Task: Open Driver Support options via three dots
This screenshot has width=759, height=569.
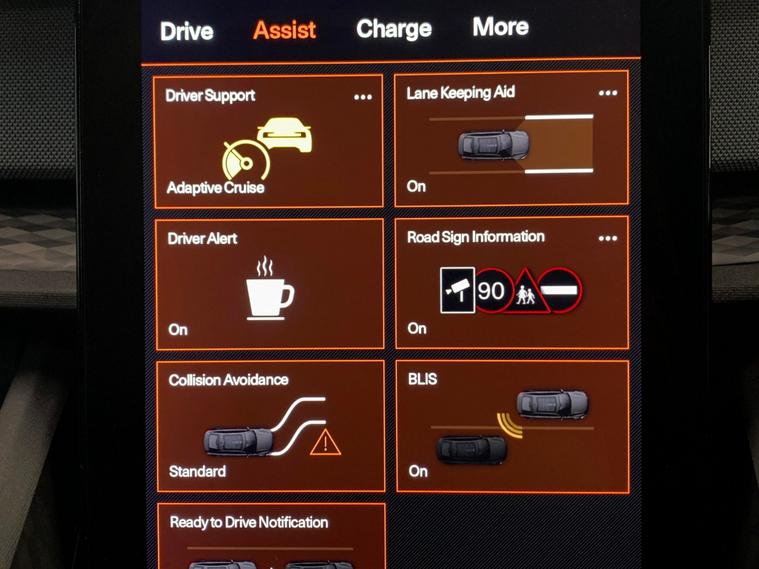Action: point(363,97)
